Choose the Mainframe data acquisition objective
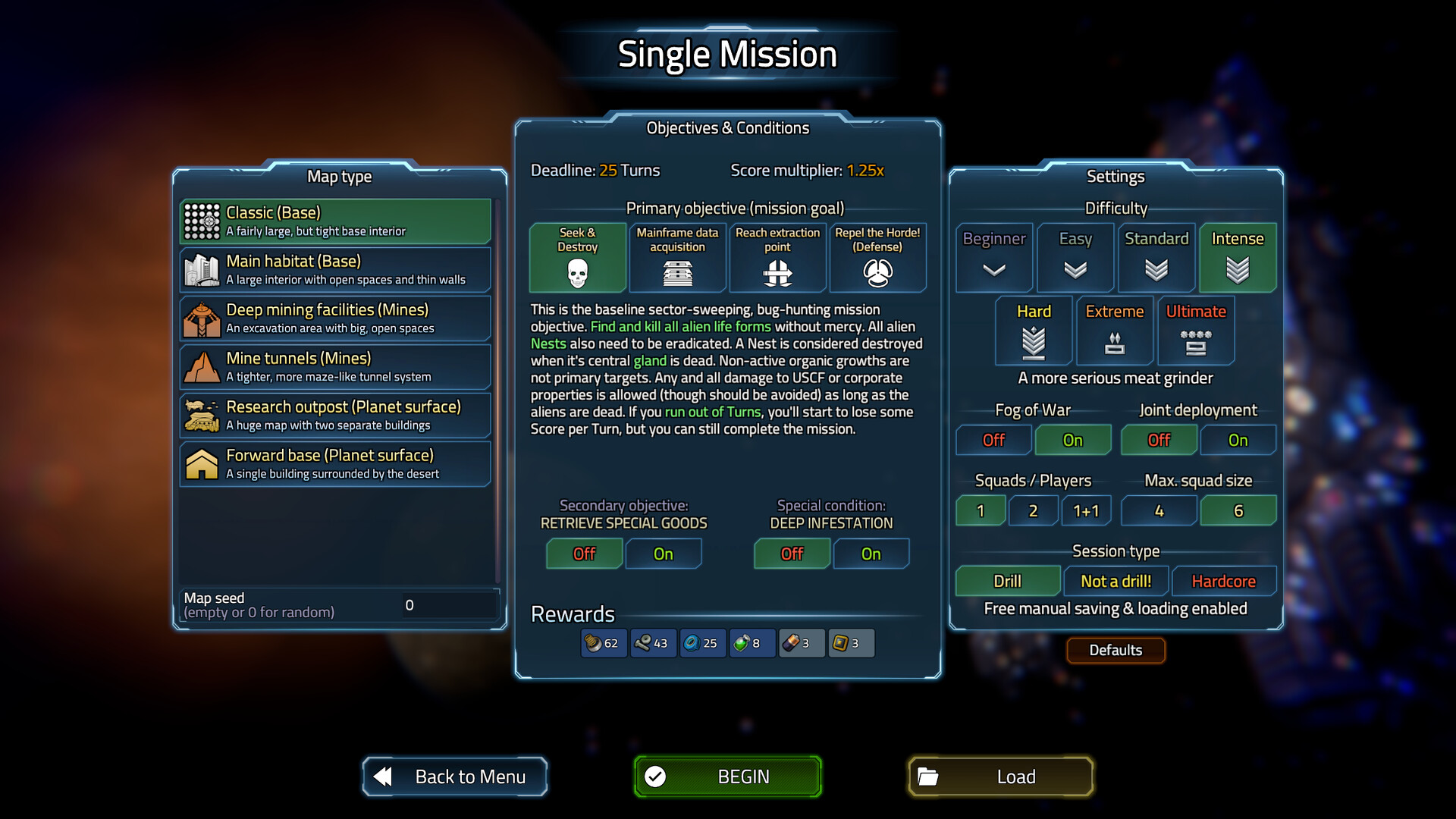Viewport: 1456px width, 819px height. pyautogui.click(x=677, y=258)
